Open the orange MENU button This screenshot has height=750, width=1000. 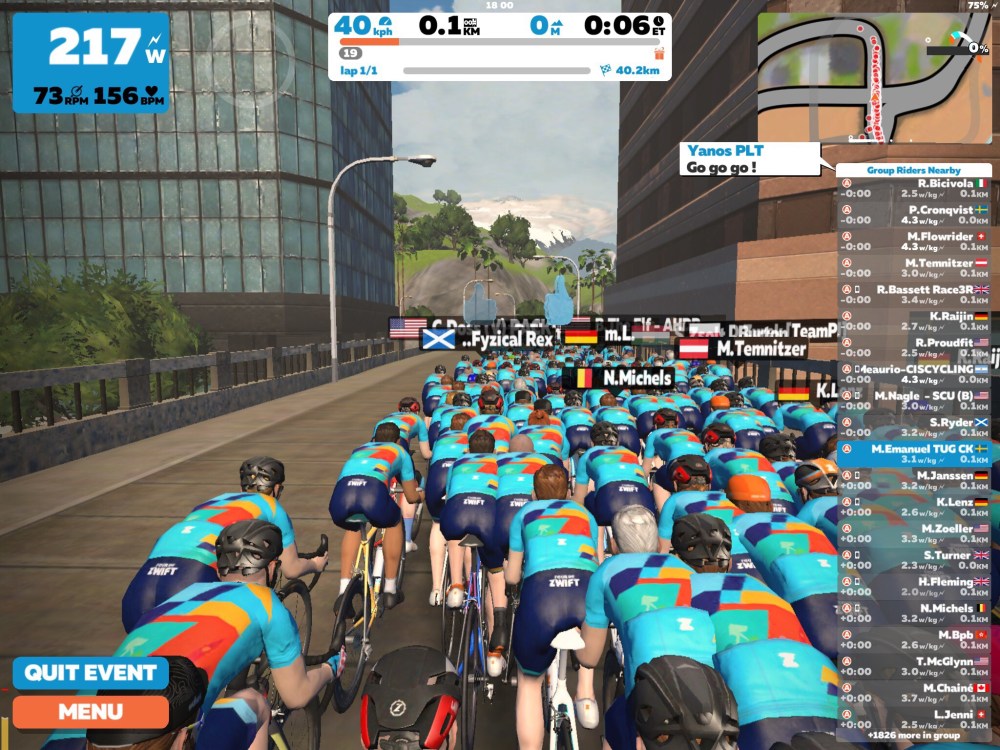pos(91,712)
